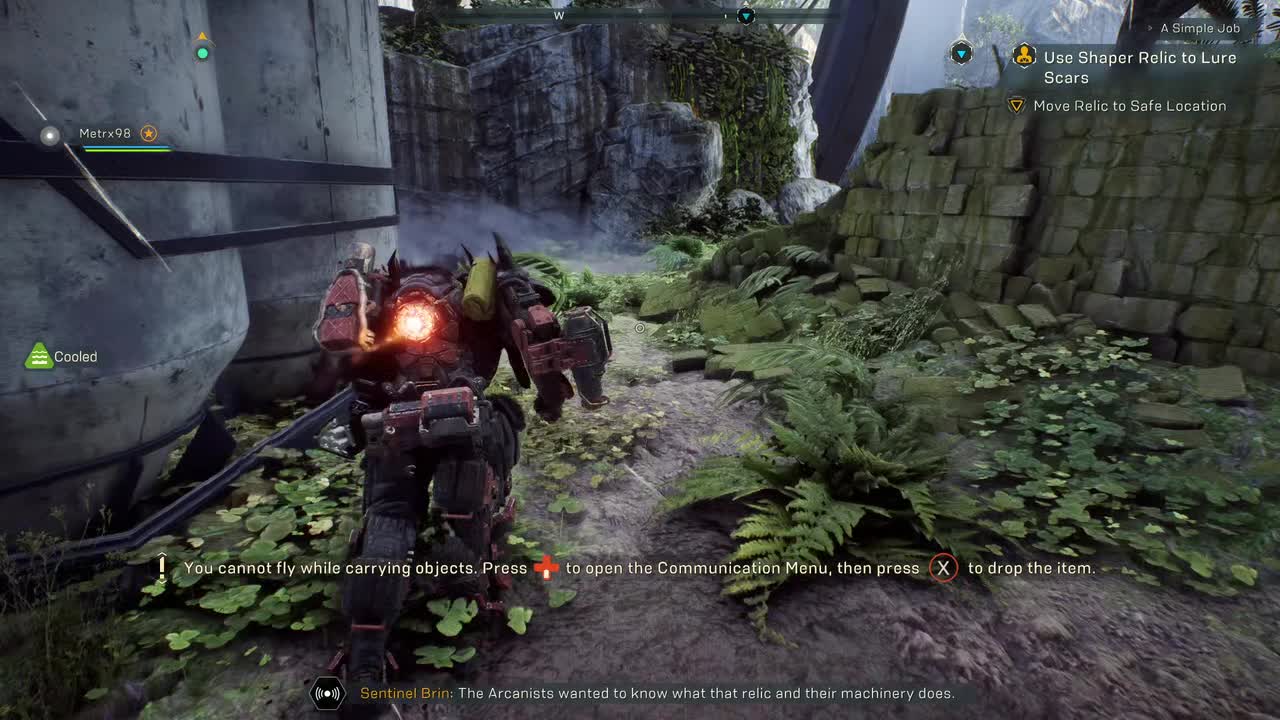This screenshot has height=720, width=1280.
Task: Click the green Cooled status icon
Action: point(38,353)
